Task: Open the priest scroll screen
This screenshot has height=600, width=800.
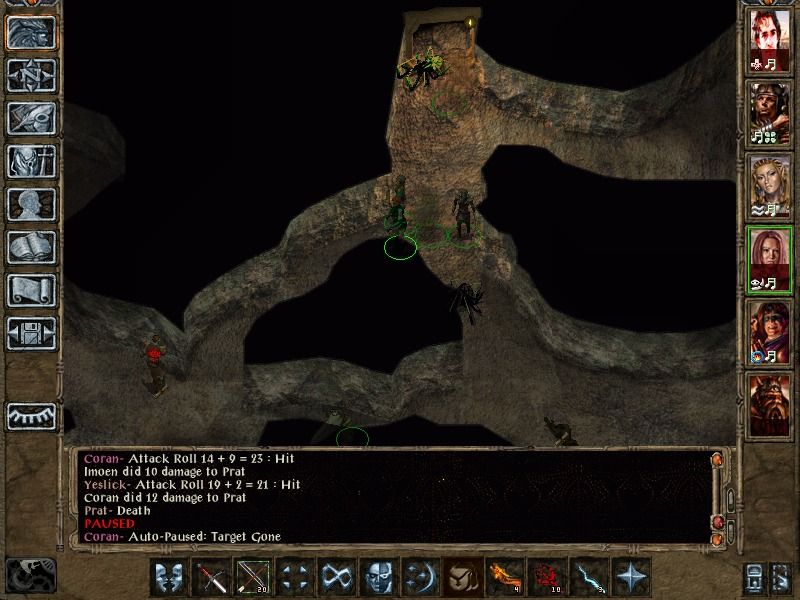Action: pyautogui.click(x=31, y=290)
